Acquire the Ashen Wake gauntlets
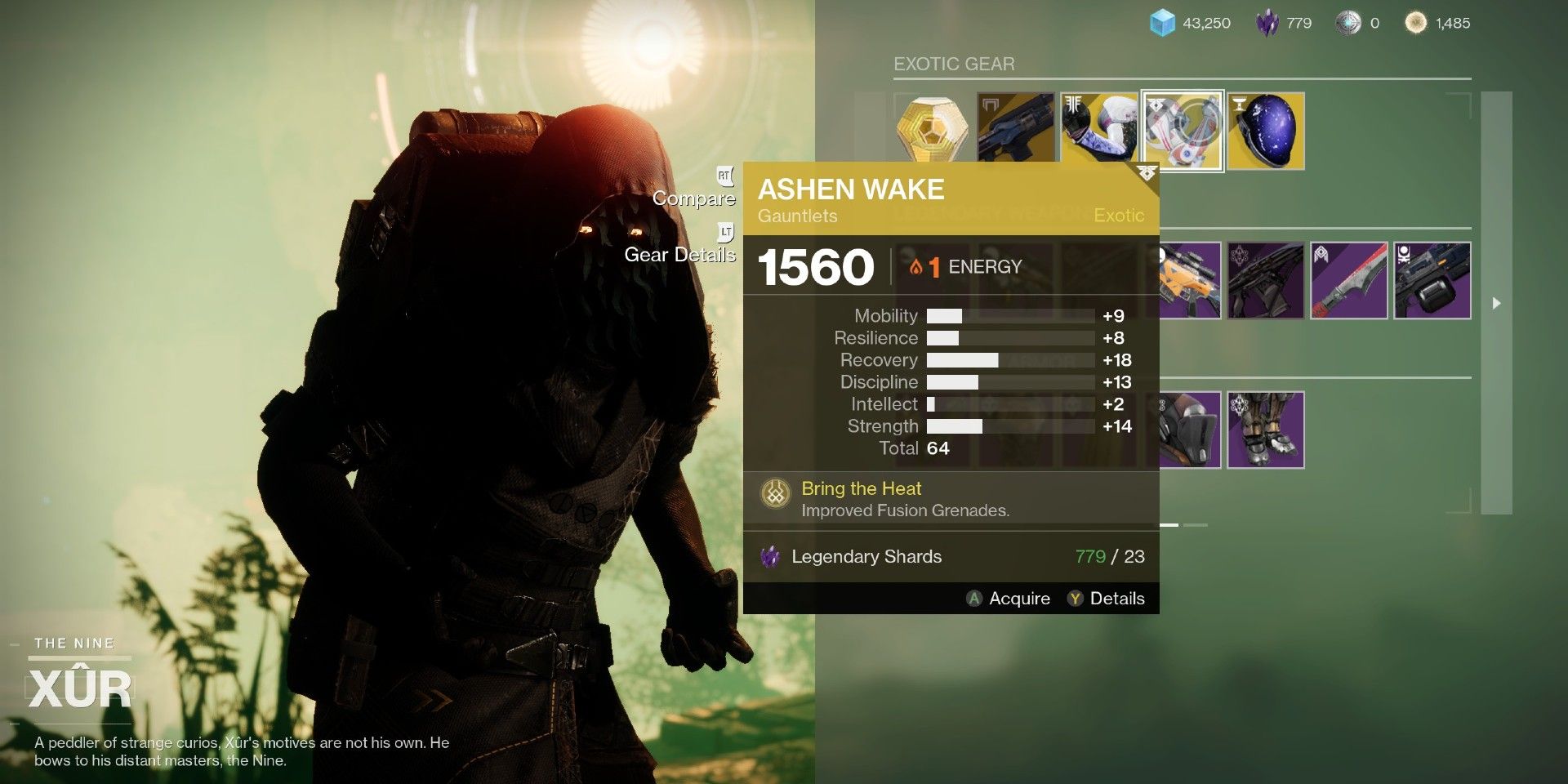The image size is (1568, 784). point(1010,598)
